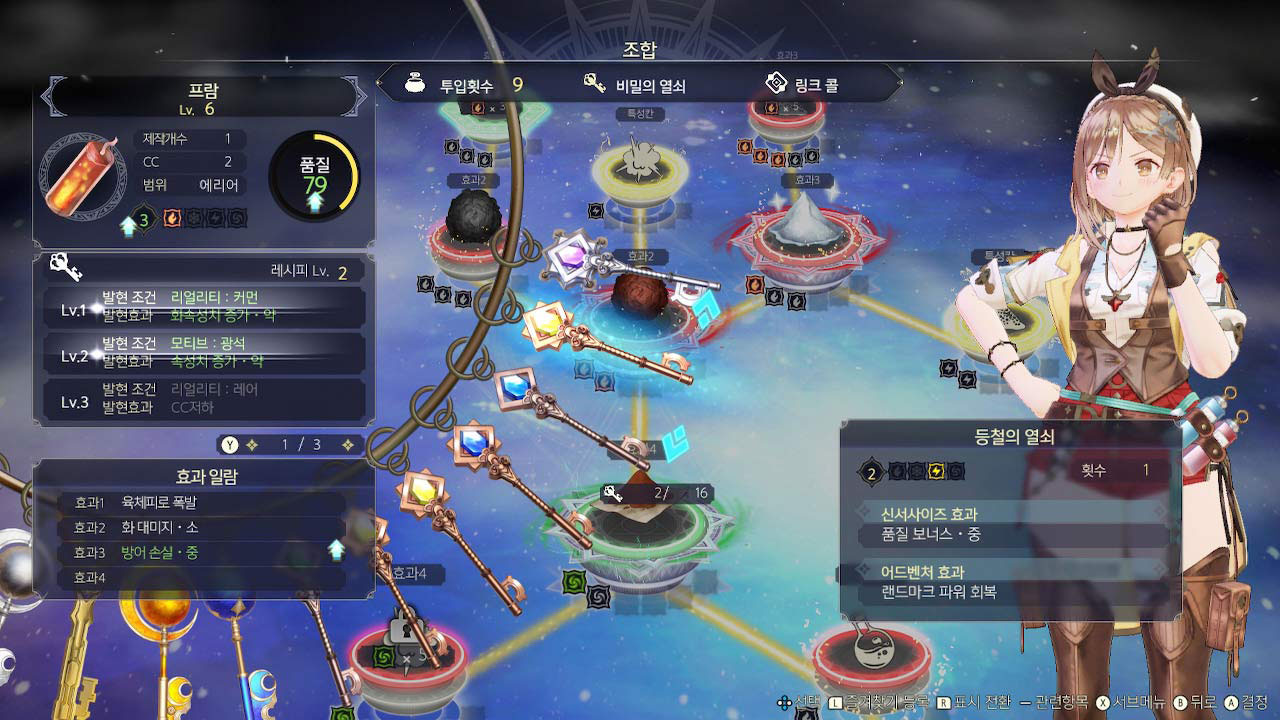Highlight the 효과3 방어 손실・중 row
This screenshot has height=720, width=1280.
[x=203, y=553]
